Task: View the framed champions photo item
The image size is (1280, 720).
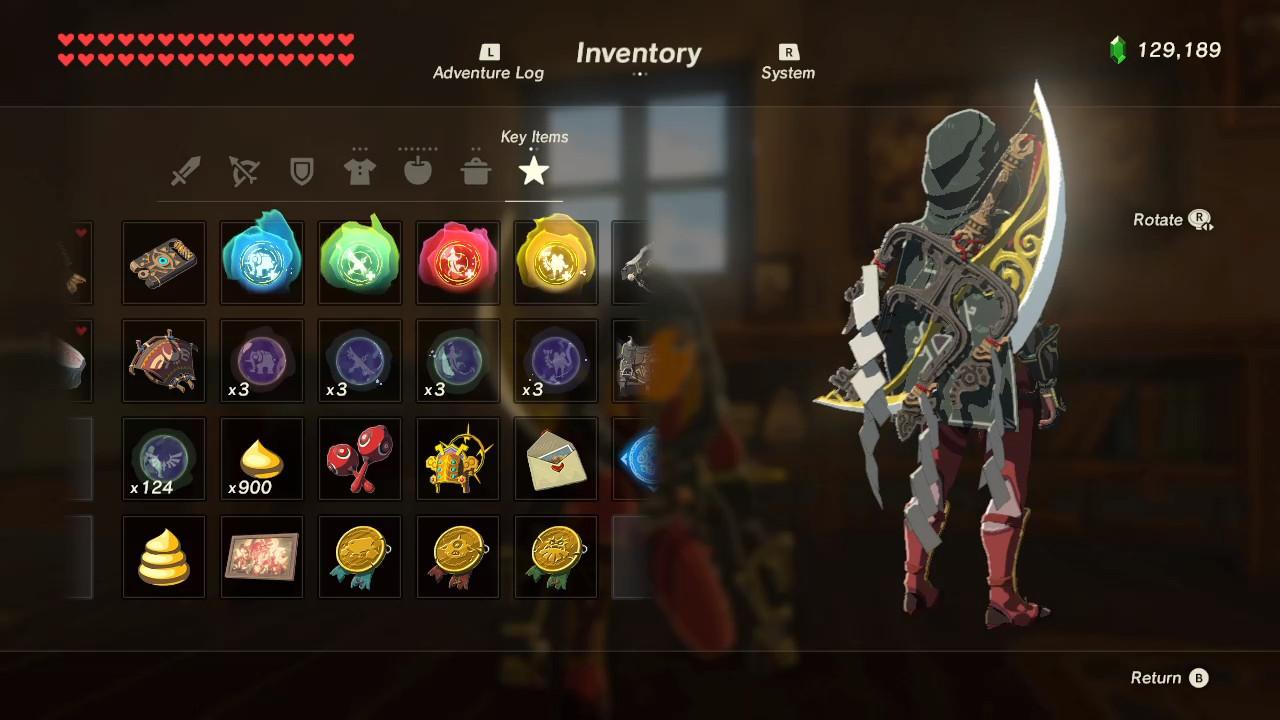Action: click(x=261, y=557)
